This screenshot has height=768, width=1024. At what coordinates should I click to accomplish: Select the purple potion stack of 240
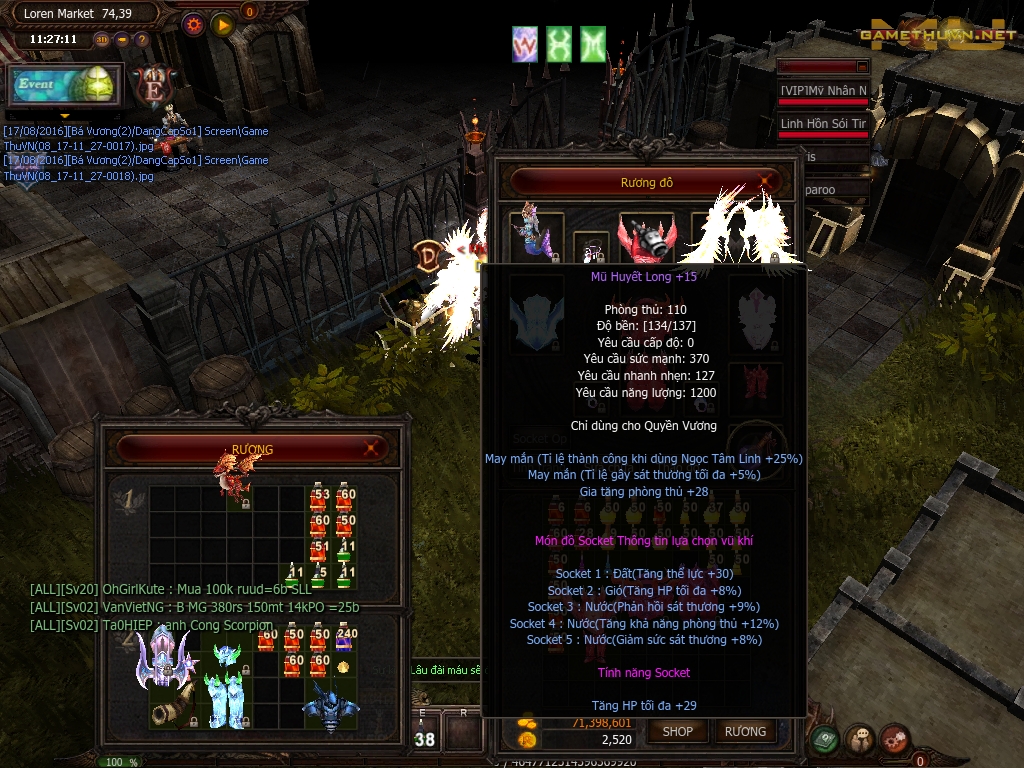pyautogui.click(x=343, y=637)
